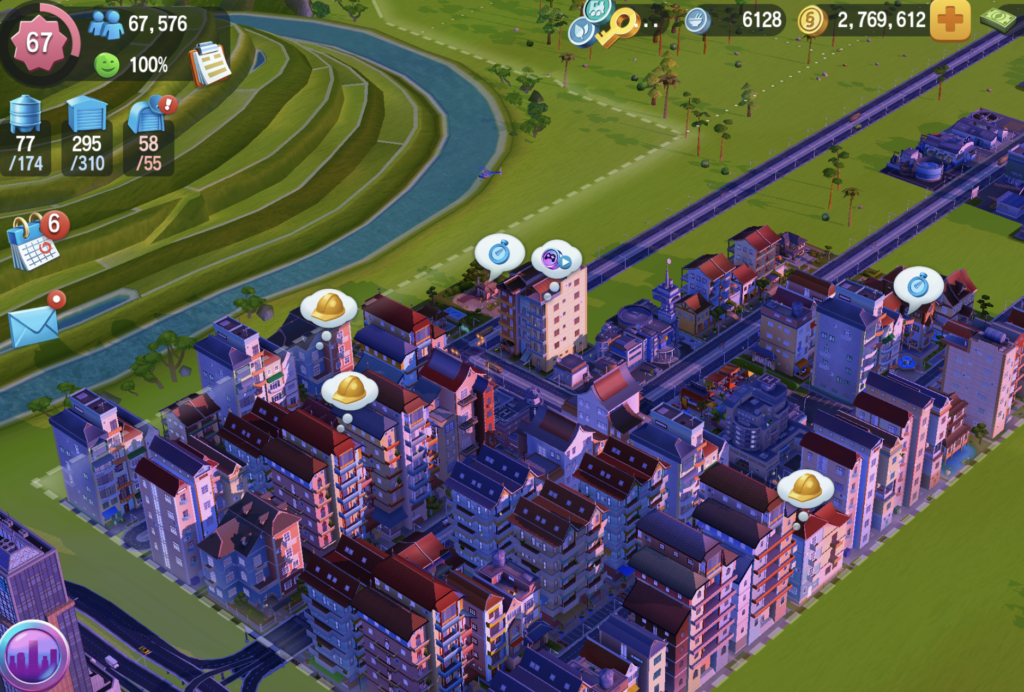This screenshot has height=692, width=1024.
Task: Tap the golden key currency icon
Action: 618,27
